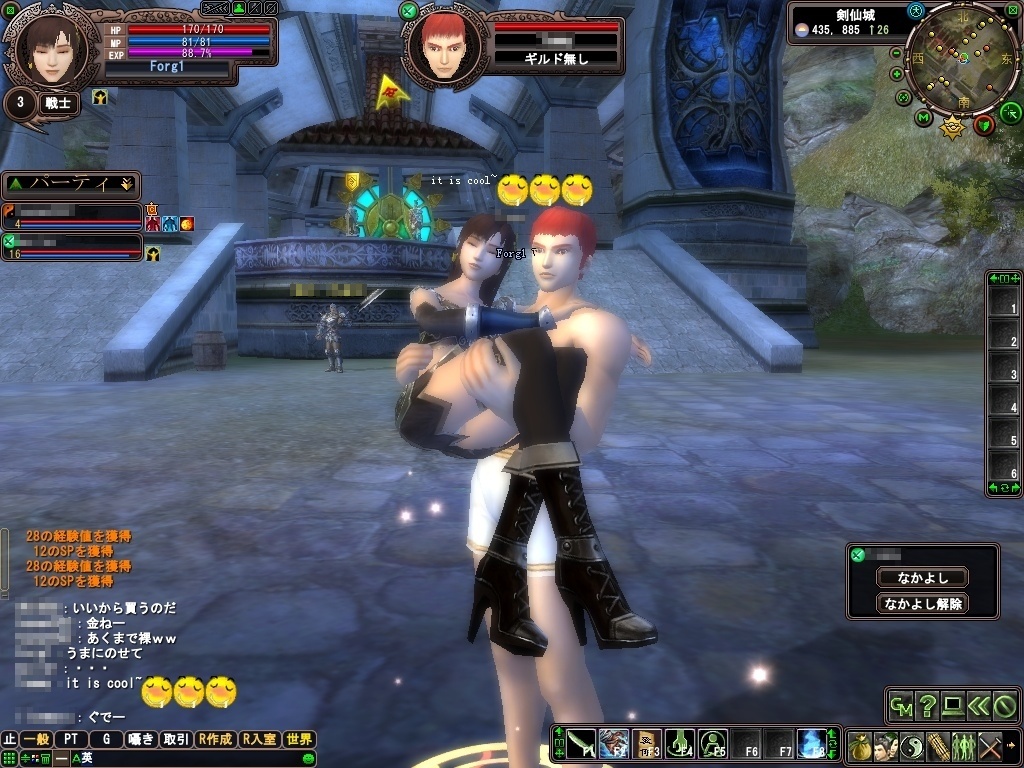Screen dimensions: 1024x768
Task: Choose the なかよし解除 button
Action: pos(922,604)
